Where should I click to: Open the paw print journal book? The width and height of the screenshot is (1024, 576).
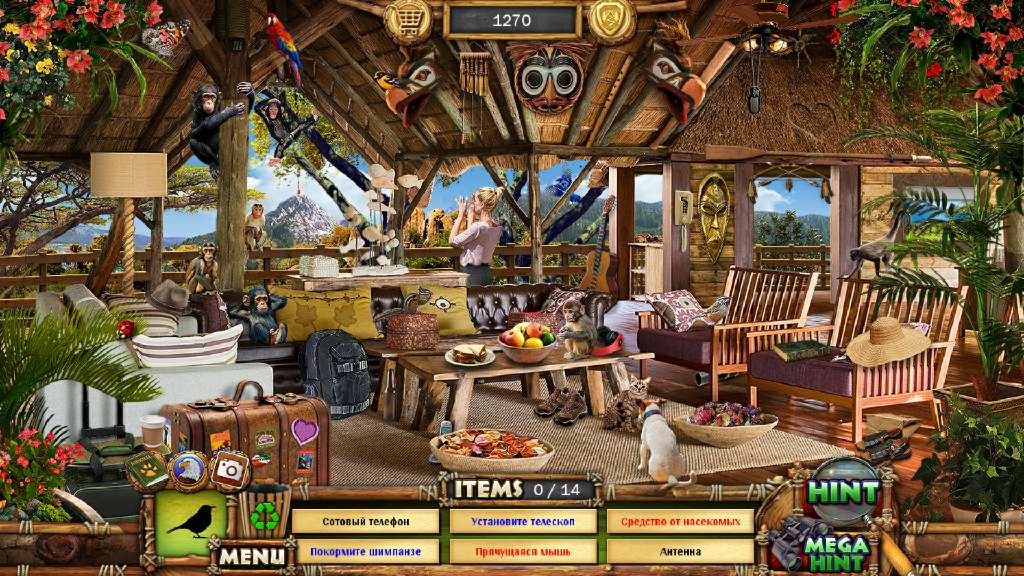click(x=146, y=468)
